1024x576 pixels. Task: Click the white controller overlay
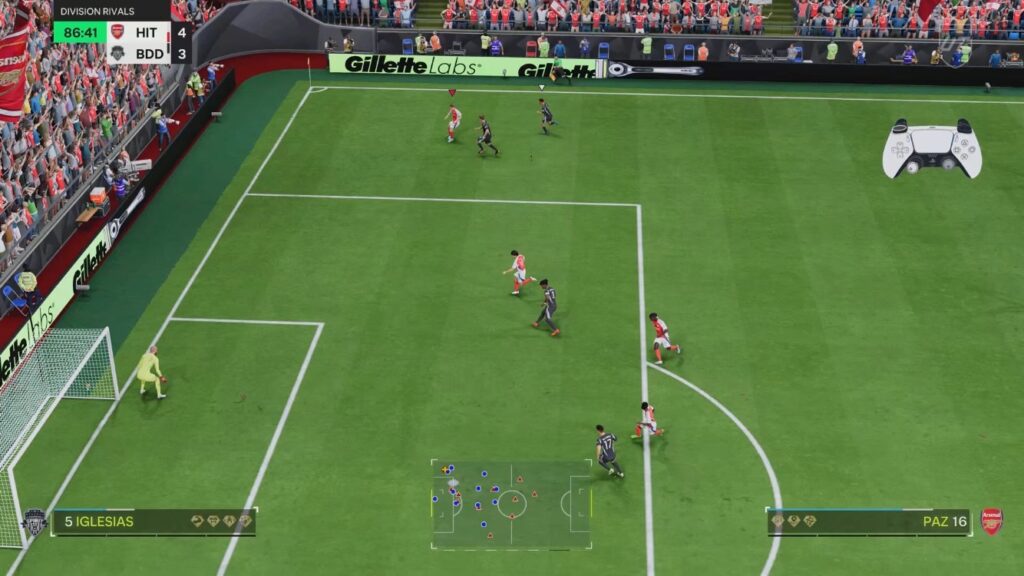(932, 149)
